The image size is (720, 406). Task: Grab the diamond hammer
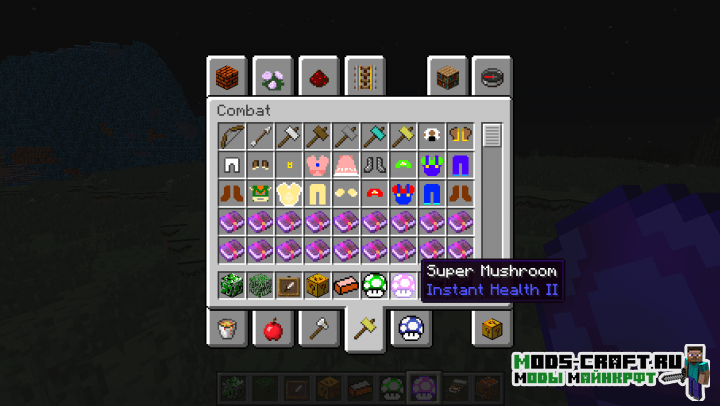(x=375, y=135)
